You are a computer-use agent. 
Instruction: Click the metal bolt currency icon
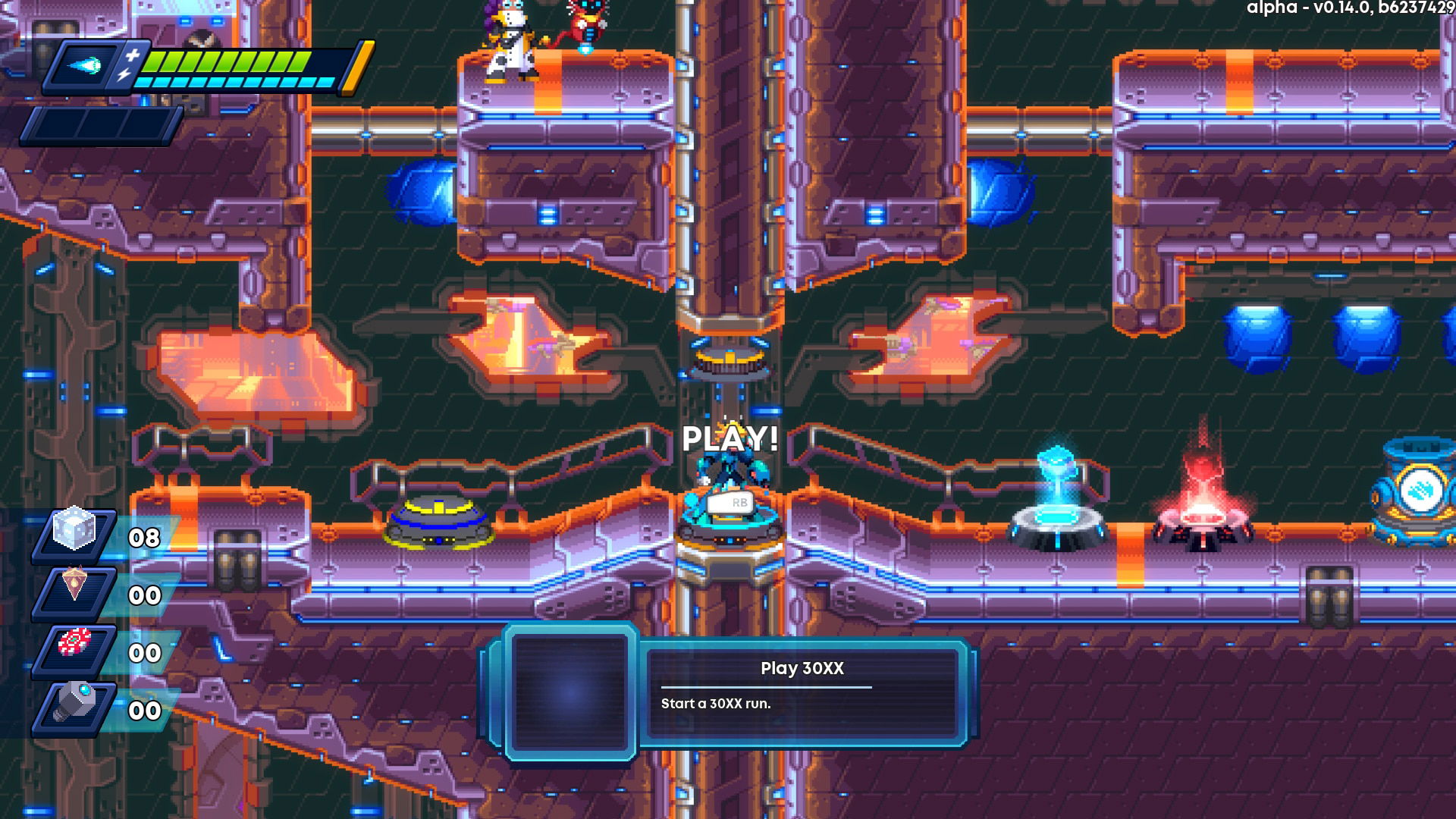tap(74, 701)
